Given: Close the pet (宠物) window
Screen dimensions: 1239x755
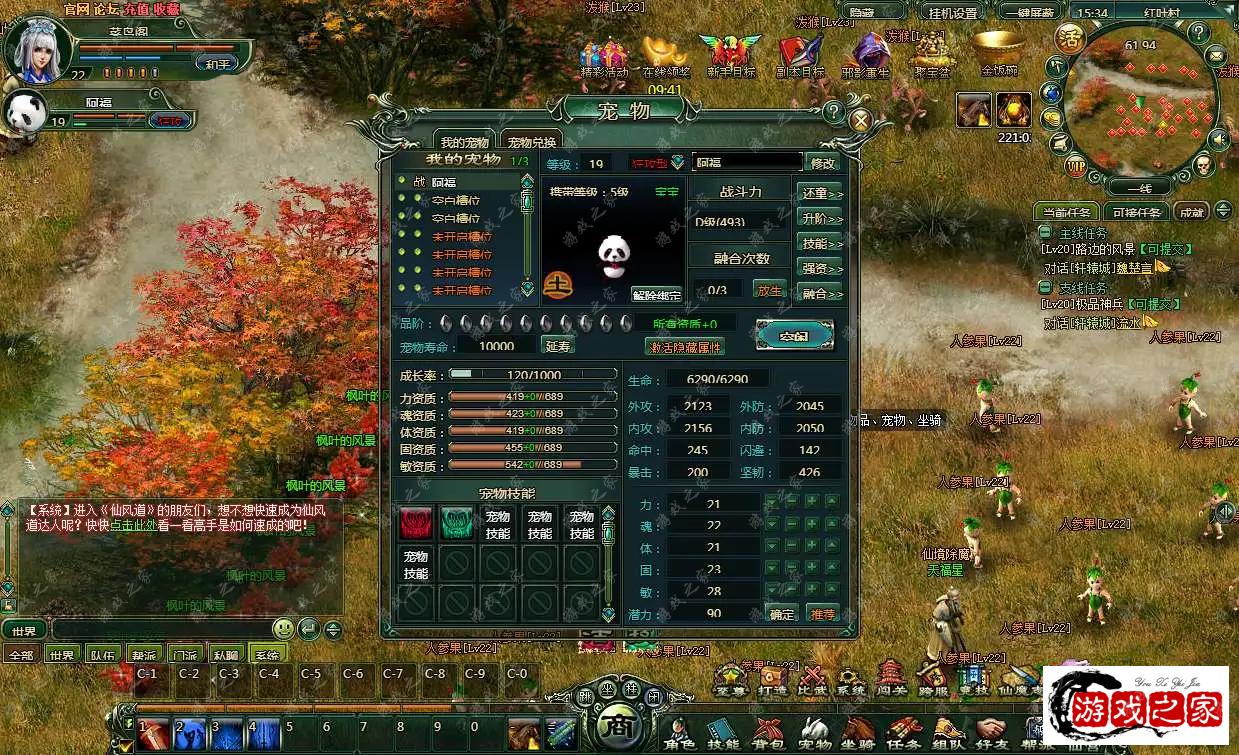Looking at the screenshot, I should (858, 120).
